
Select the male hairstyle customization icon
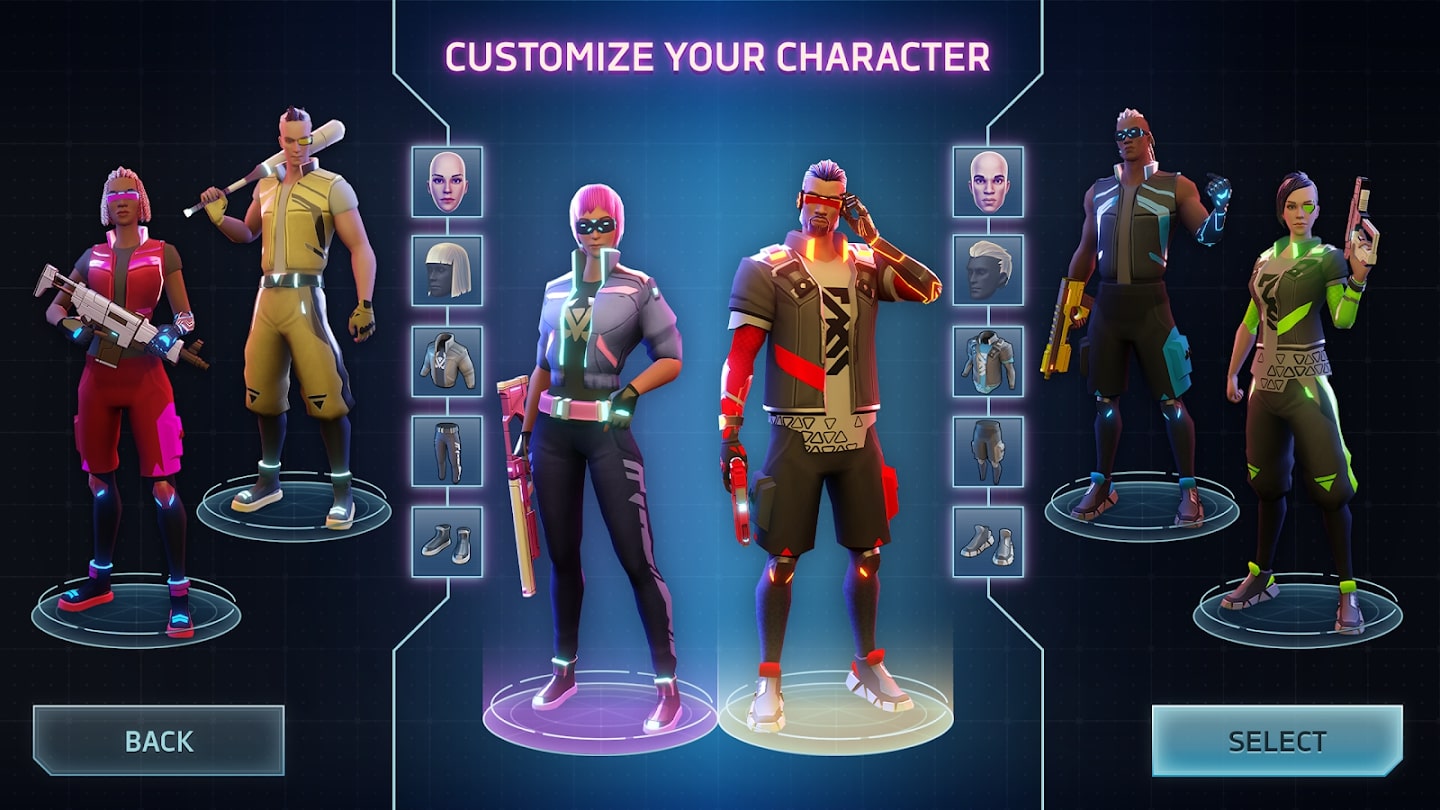click(x=988, y=269)
